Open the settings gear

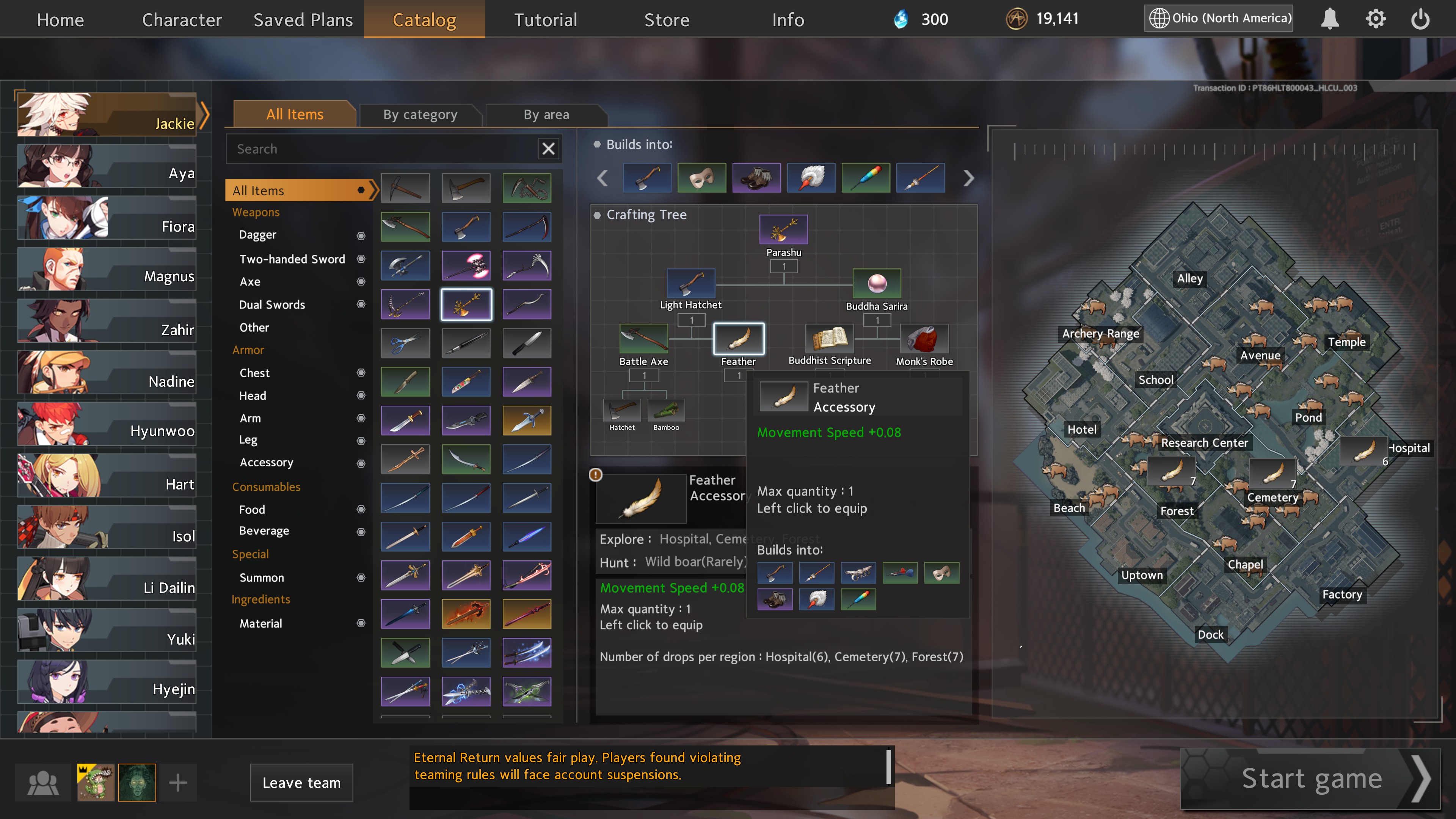[1375, 19]
